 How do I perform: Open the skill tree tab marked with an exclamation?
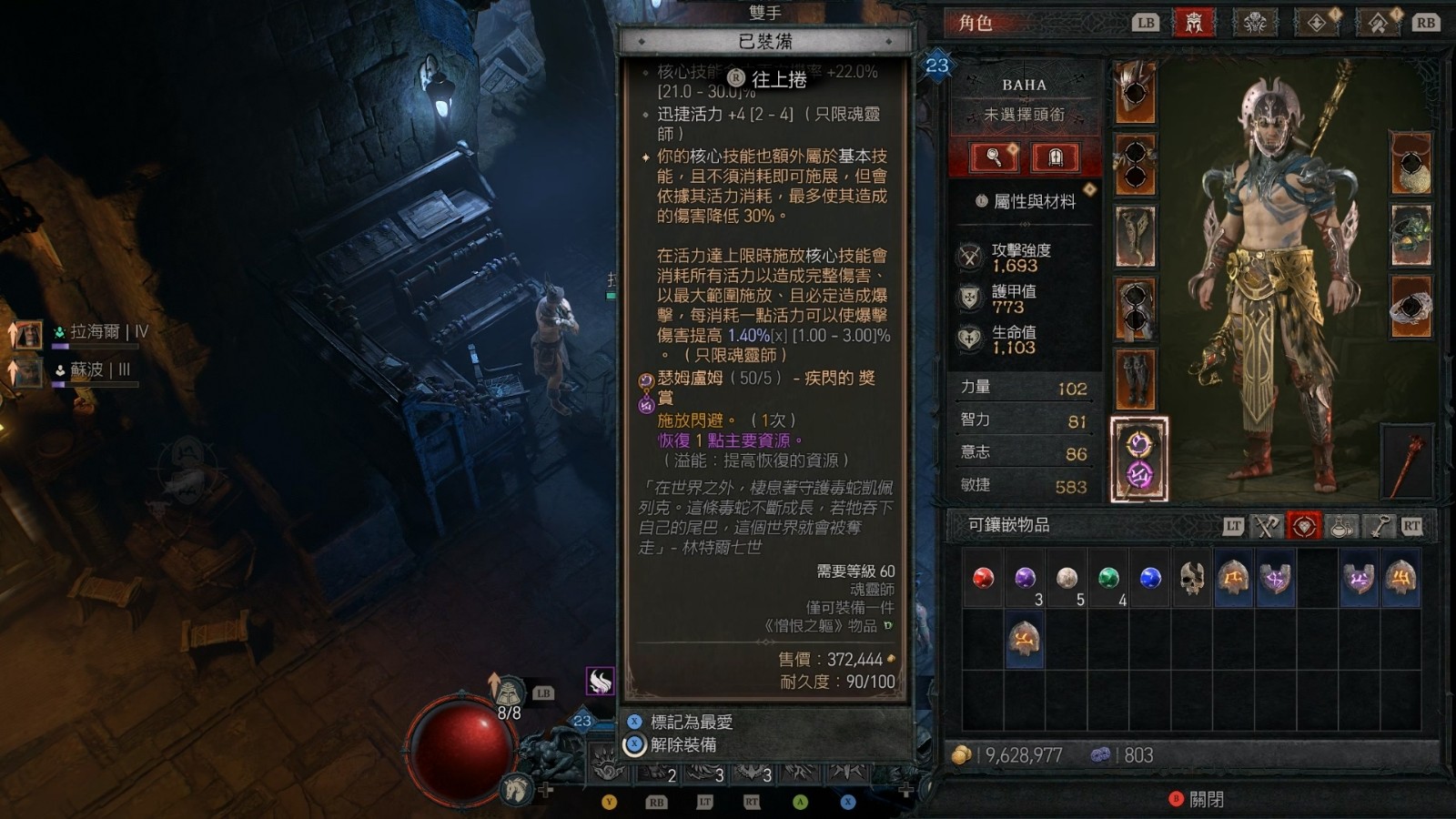[1317, 23]
